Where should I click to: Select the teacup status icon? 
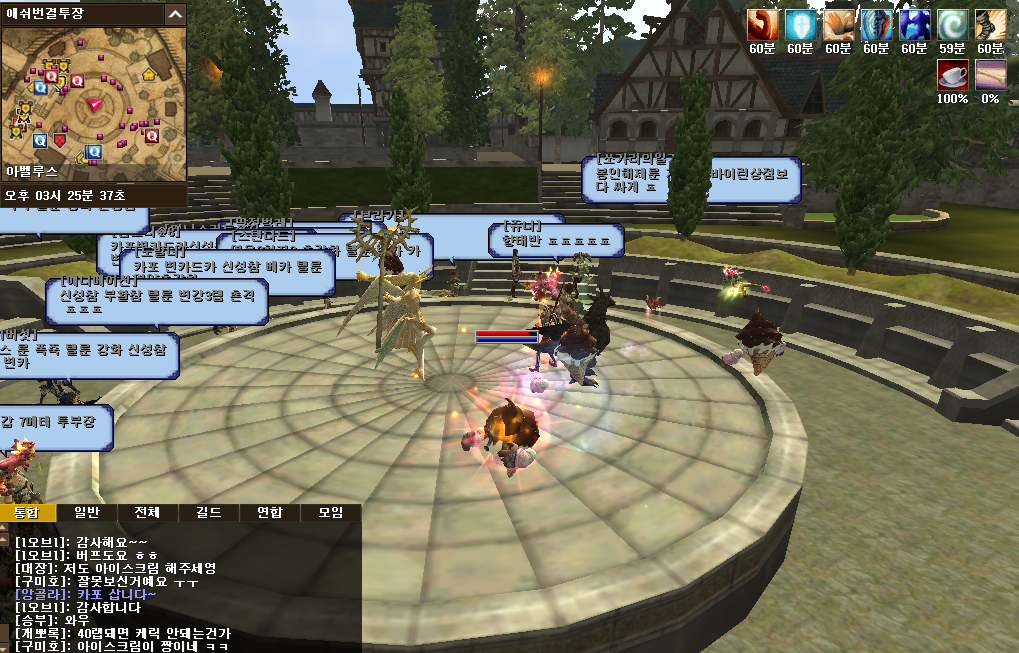coord(952,75)
